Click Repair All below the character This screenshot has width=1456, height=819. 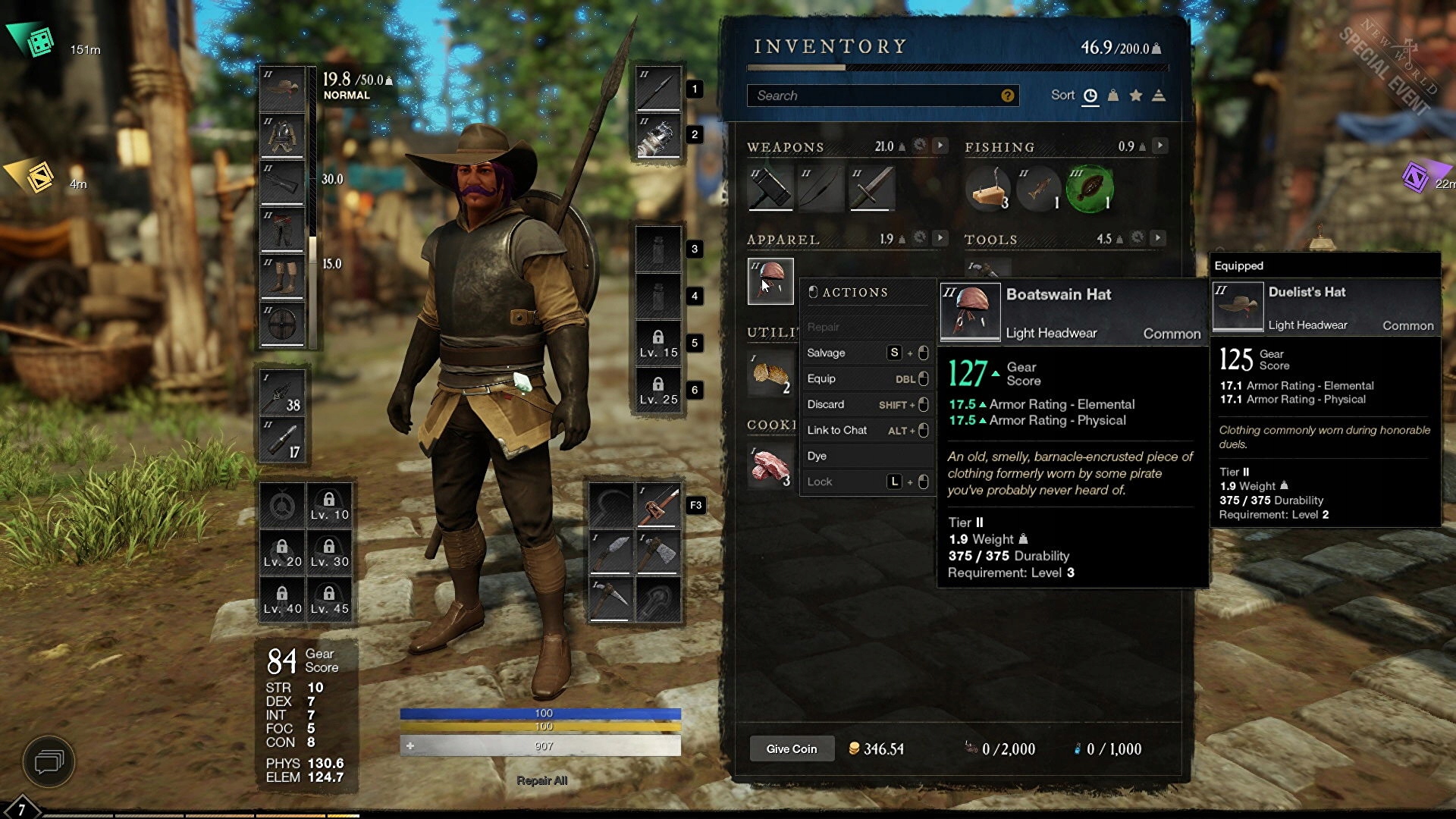coord(541,780)
